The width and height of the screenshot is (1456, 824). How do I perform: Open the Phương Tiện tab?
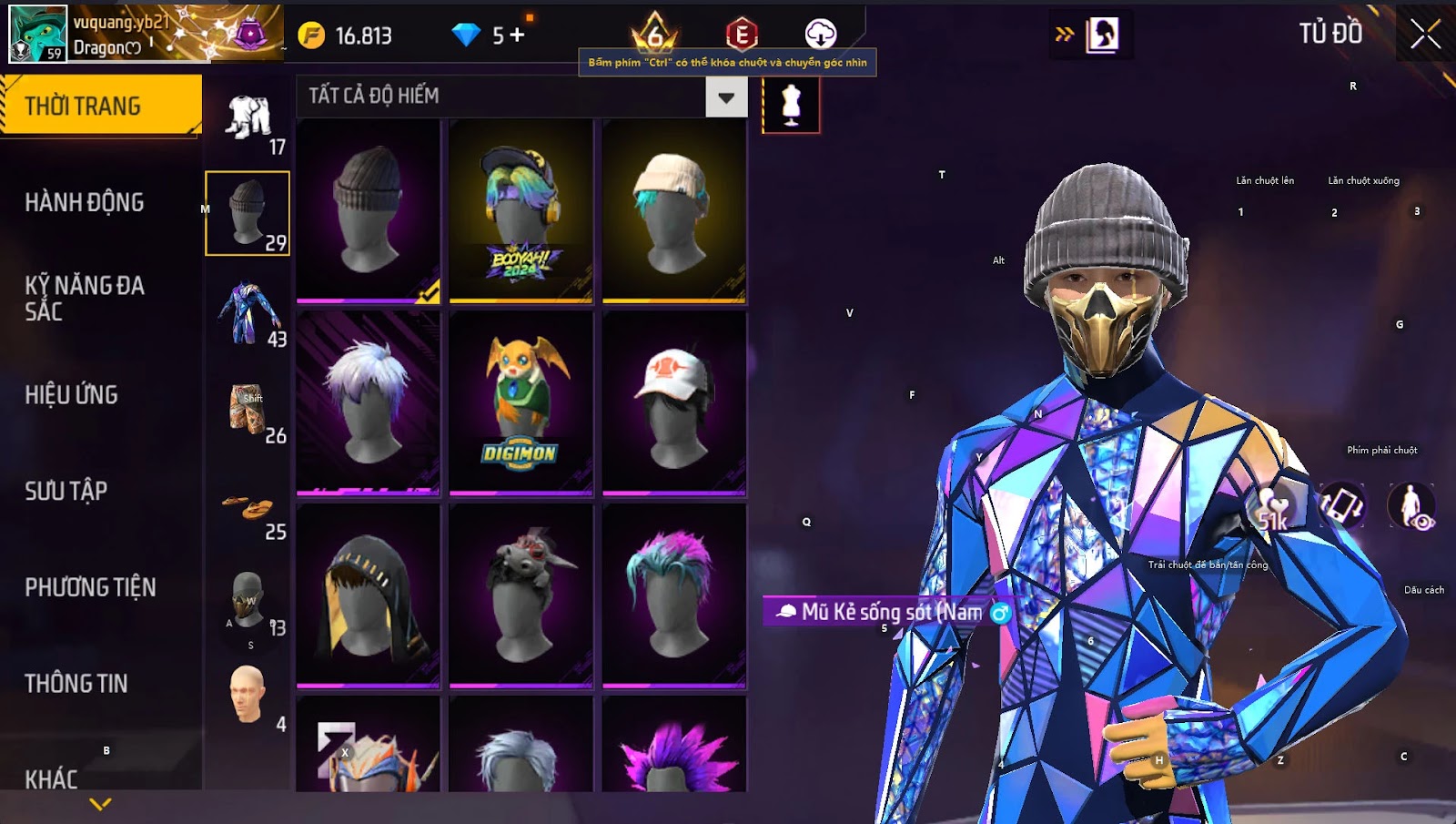[x=90, y=587]
